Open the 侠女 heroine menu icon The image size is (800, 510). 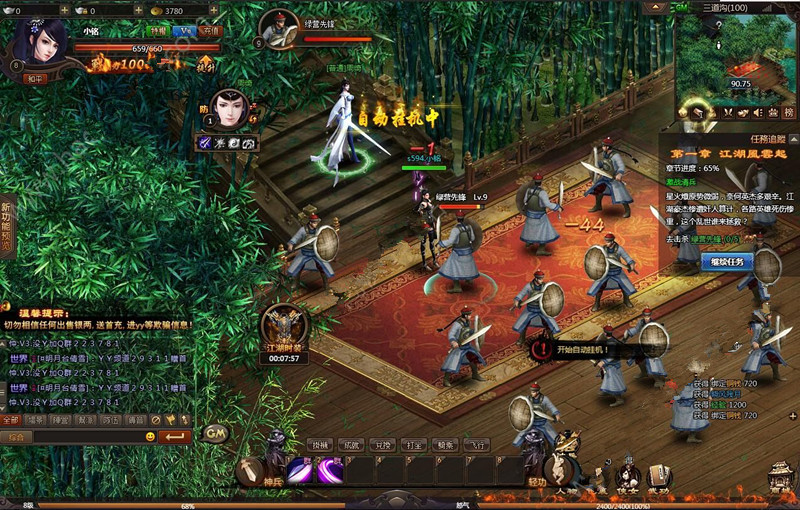pos(629,476)
